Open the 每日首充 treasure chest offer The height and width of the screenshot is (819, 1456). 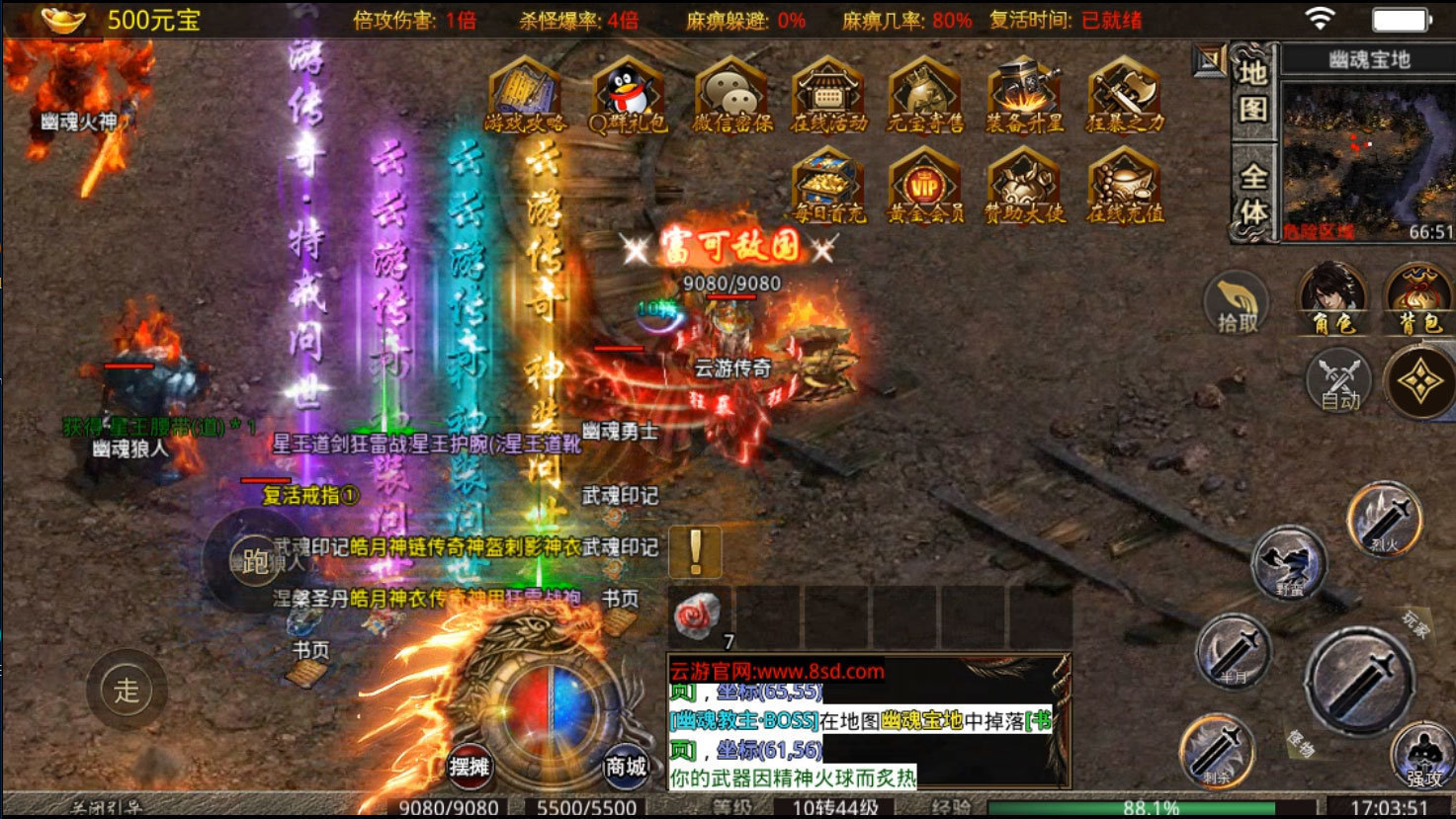pos(828,186)
